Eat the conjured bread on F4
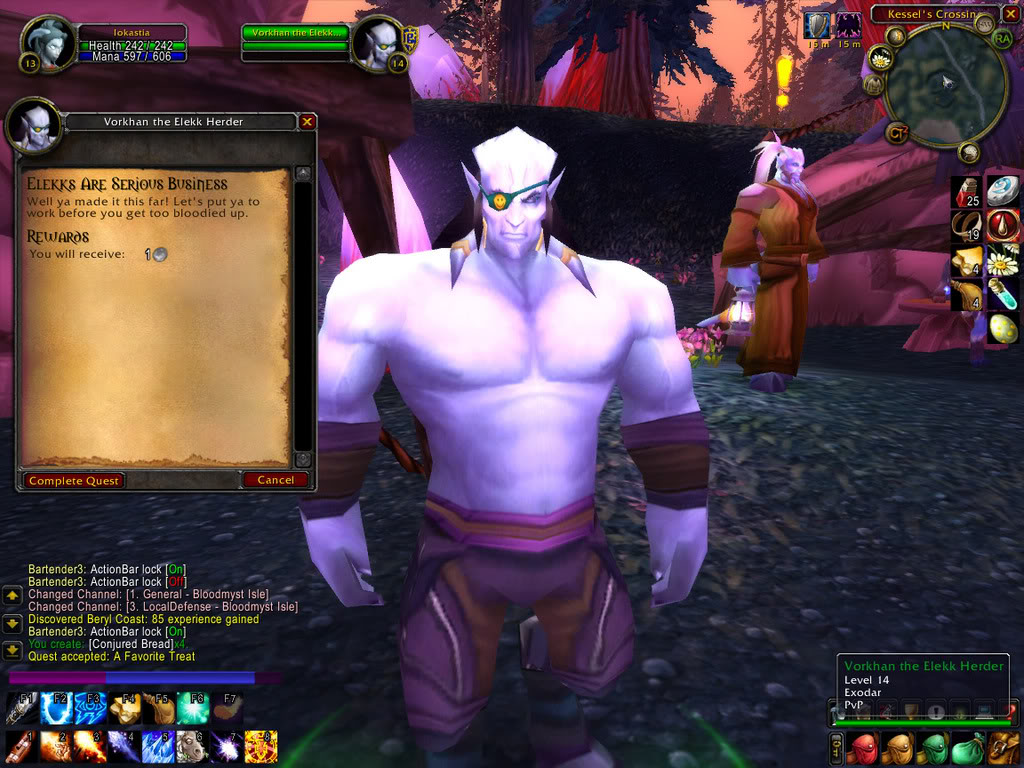The width and height of the screenshot is (1024, 768). 125,709
